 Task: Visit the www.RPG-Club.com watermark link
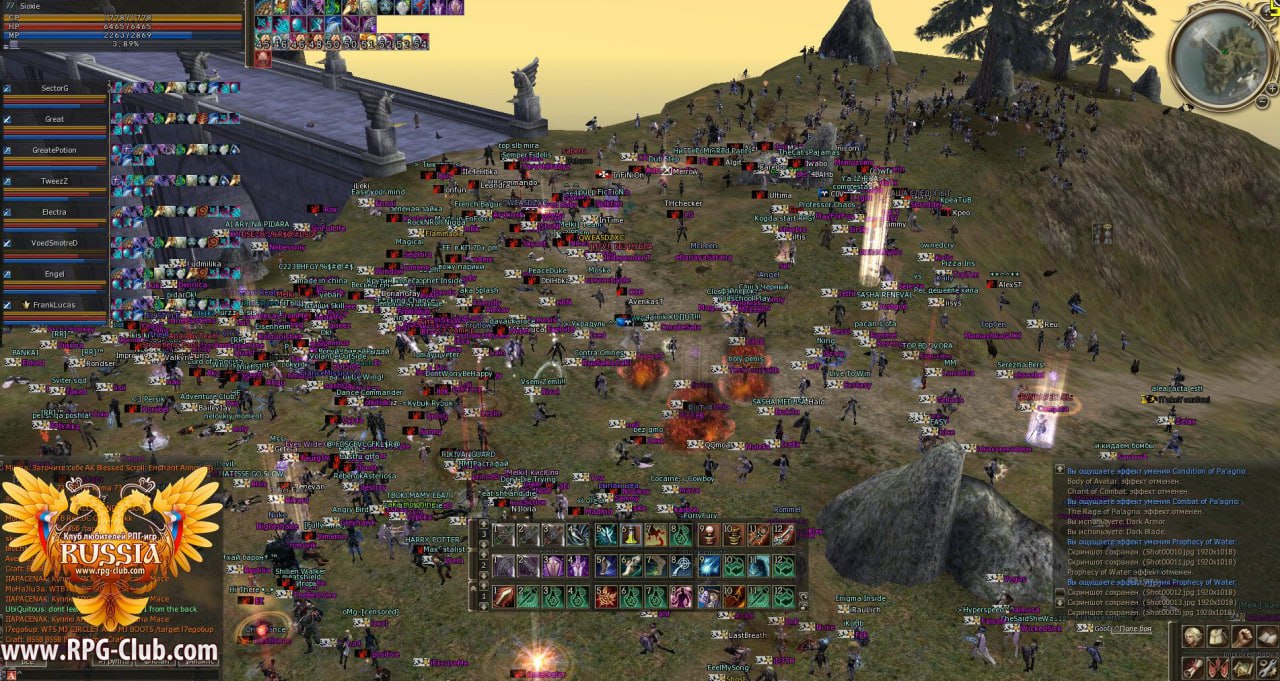[x=109, y=652]
